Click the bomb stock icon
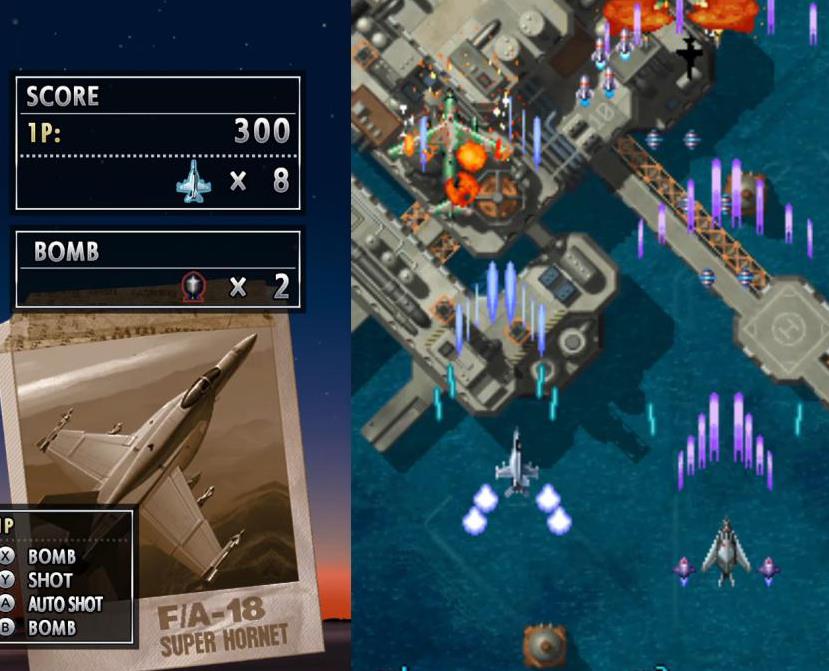Screen dimensions: 829x671 pyautogui.click(x=193, y=287)
